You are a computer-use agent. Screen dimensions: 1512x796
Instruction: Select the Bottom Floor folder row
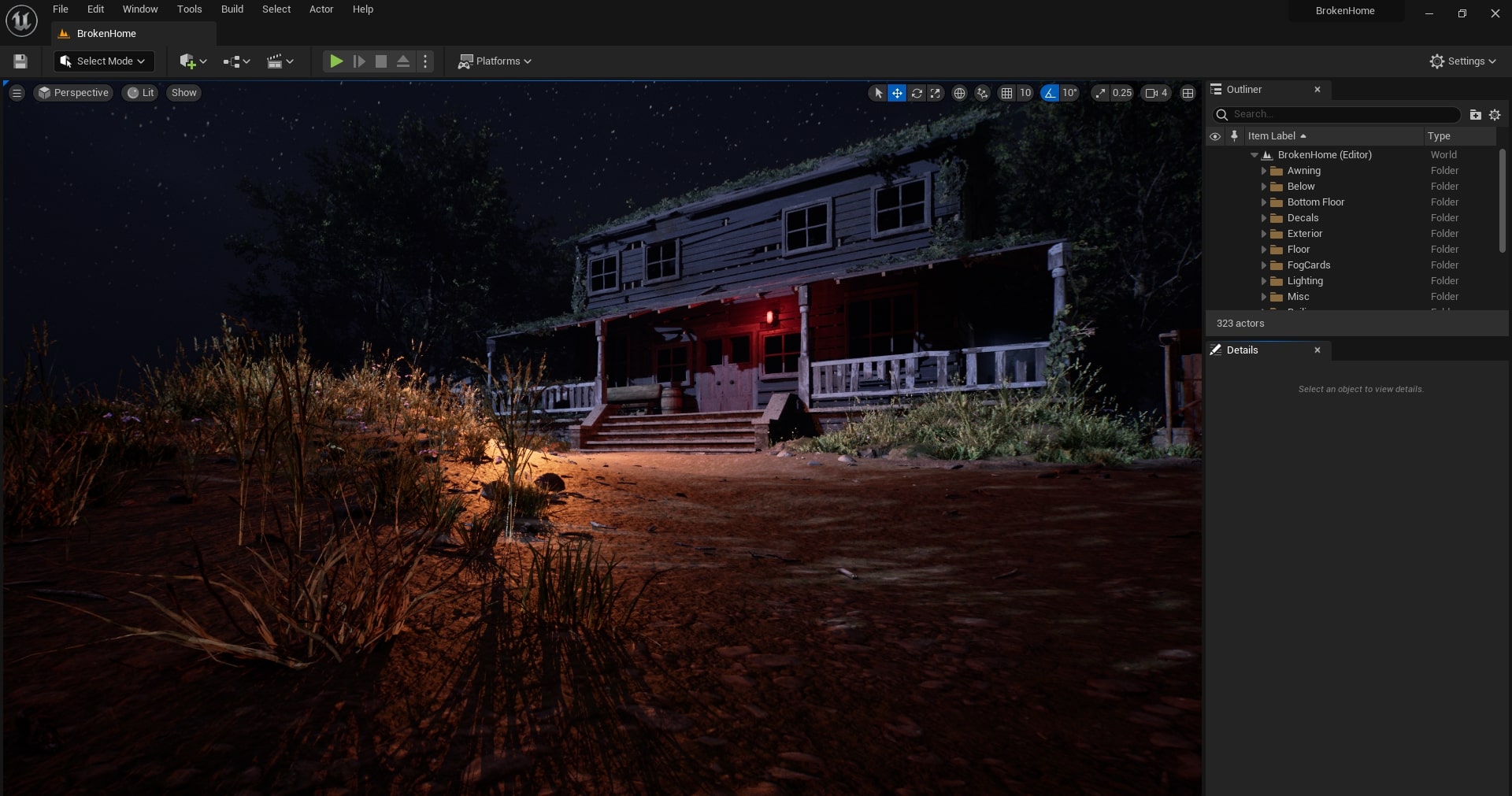[1315, 202]
